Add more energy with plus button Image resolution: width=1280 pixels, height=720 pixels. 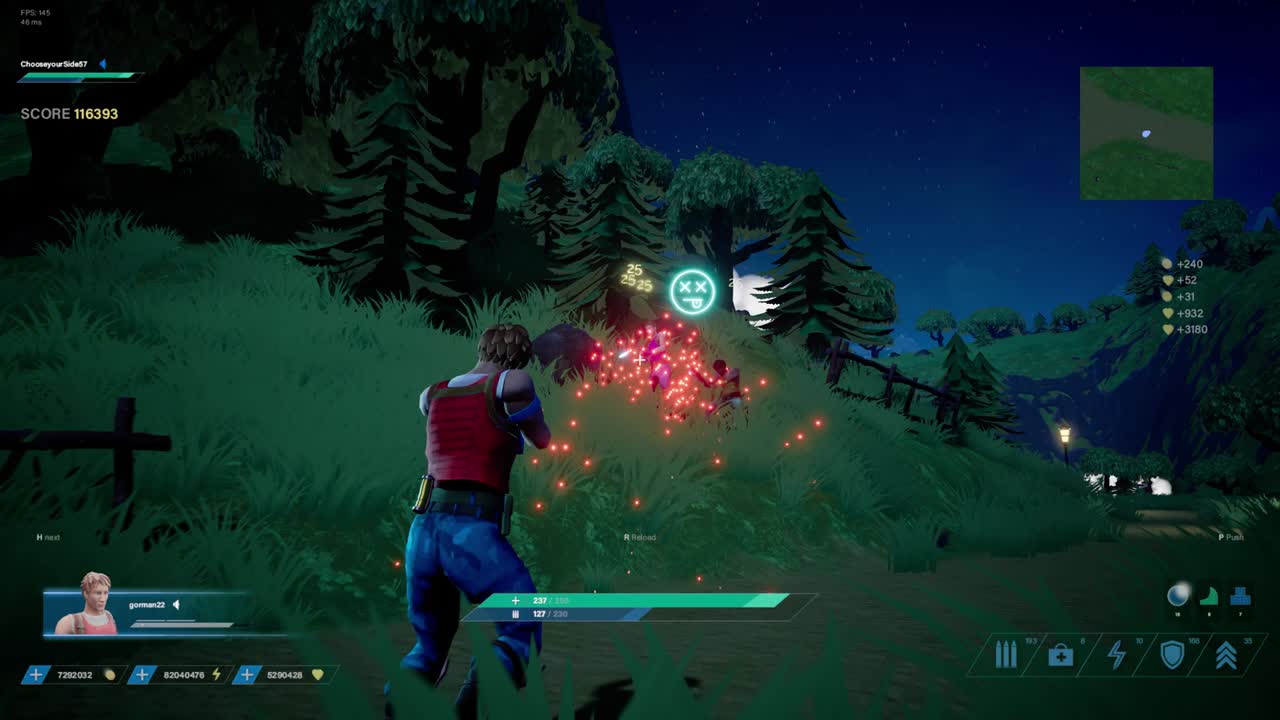click(x=142, y=675)
